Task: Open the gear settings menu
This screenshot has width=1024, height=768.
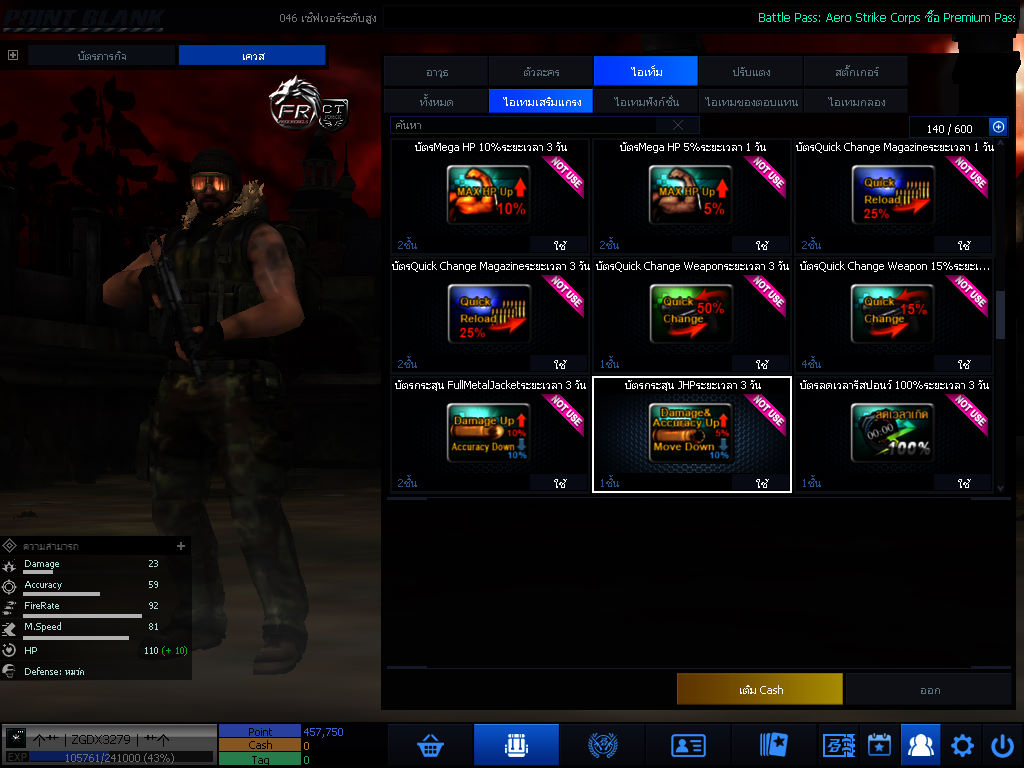Action: [962, 745]
